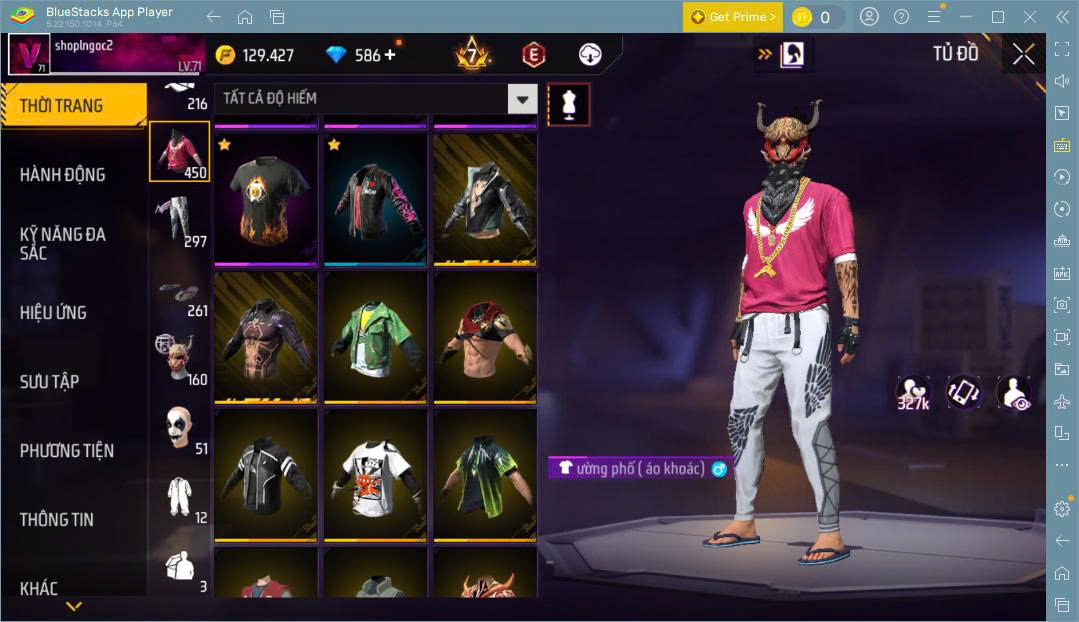Viewport: 1079px width, 622px height.
Task: Open the SƯU TẬP tab
Action: click(49, 381)
